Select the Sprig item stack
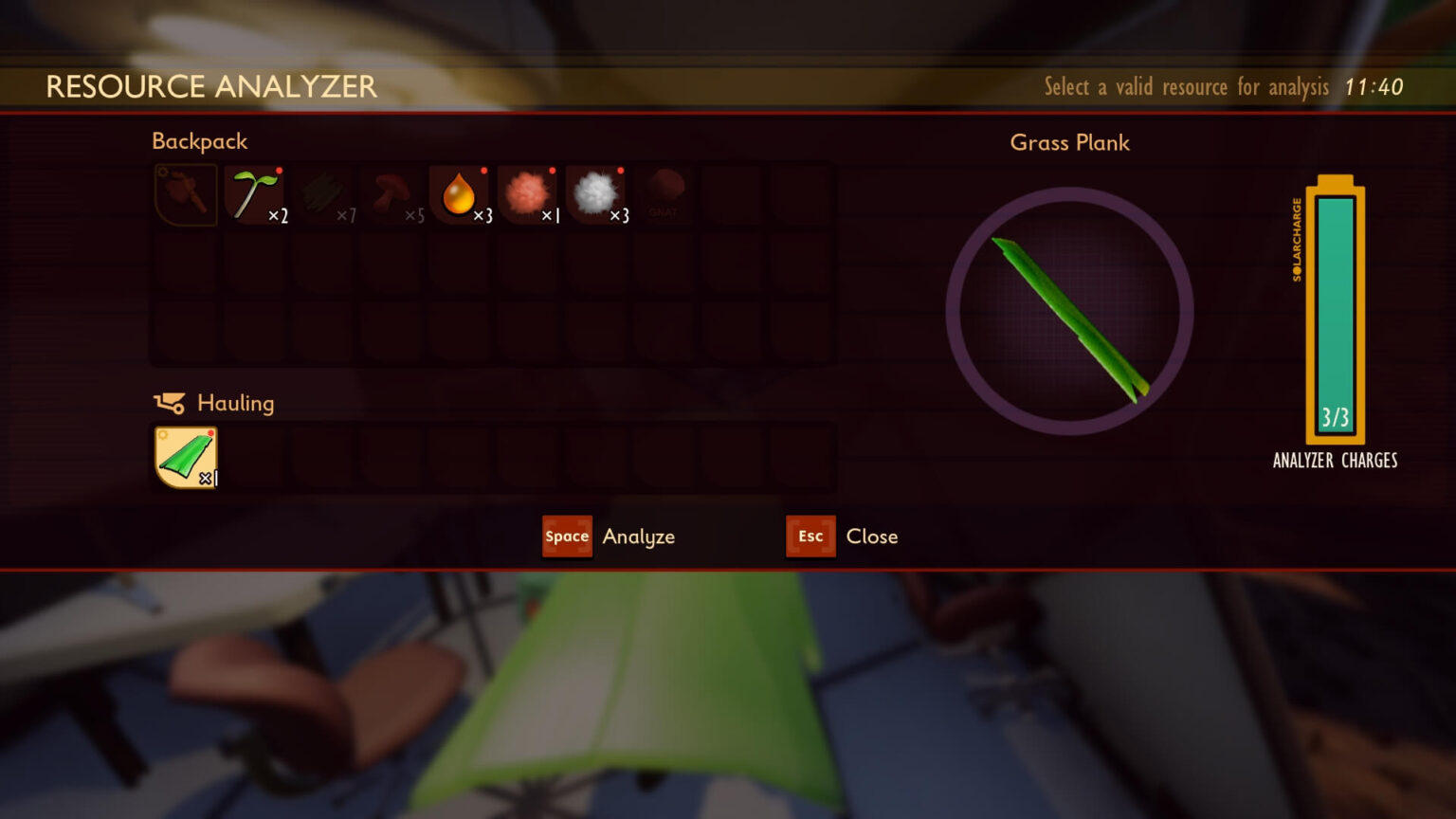Screen dimensions: 1456x819 pos(254,194)
